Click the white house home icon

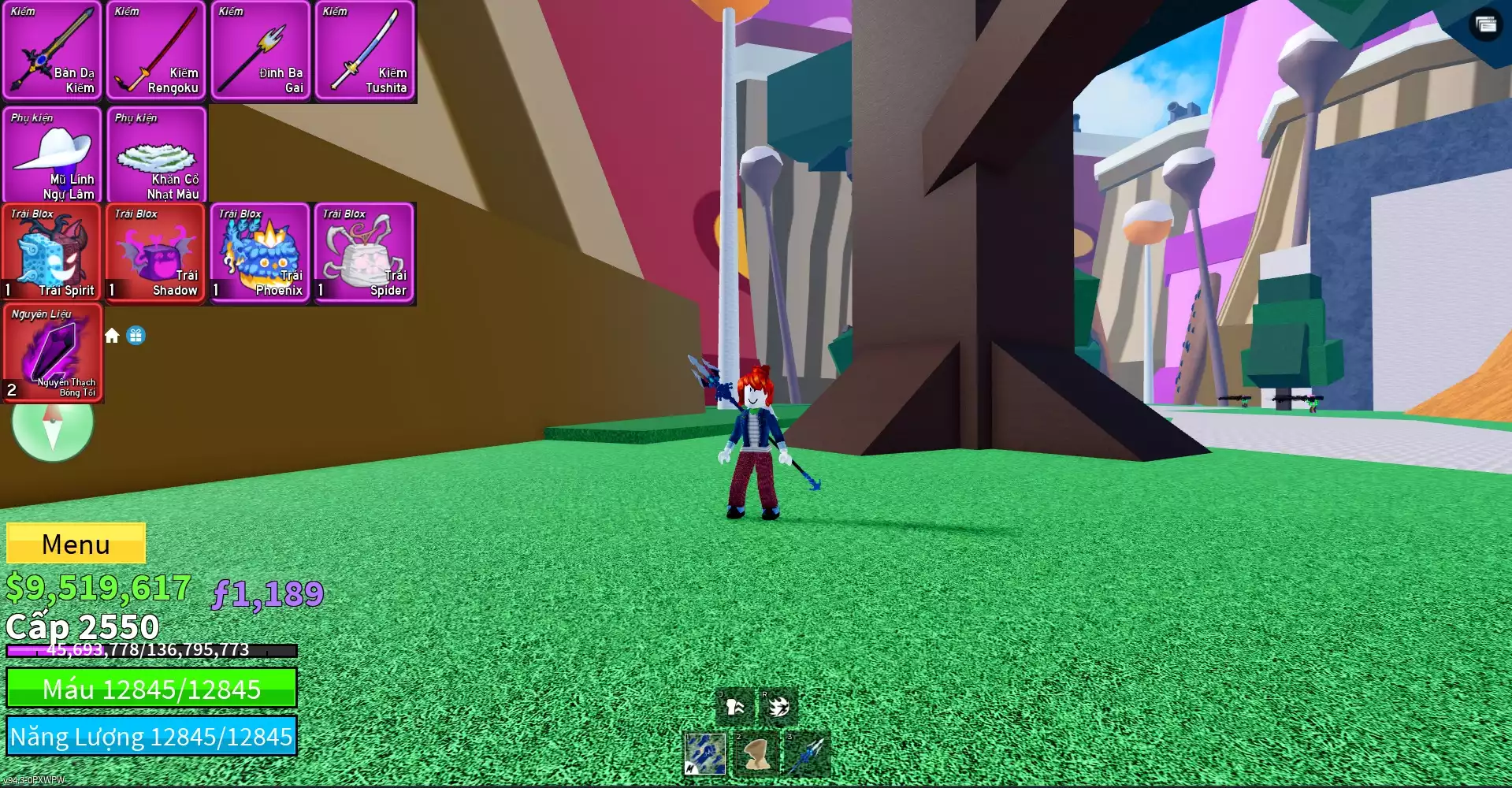pos(112,336)
